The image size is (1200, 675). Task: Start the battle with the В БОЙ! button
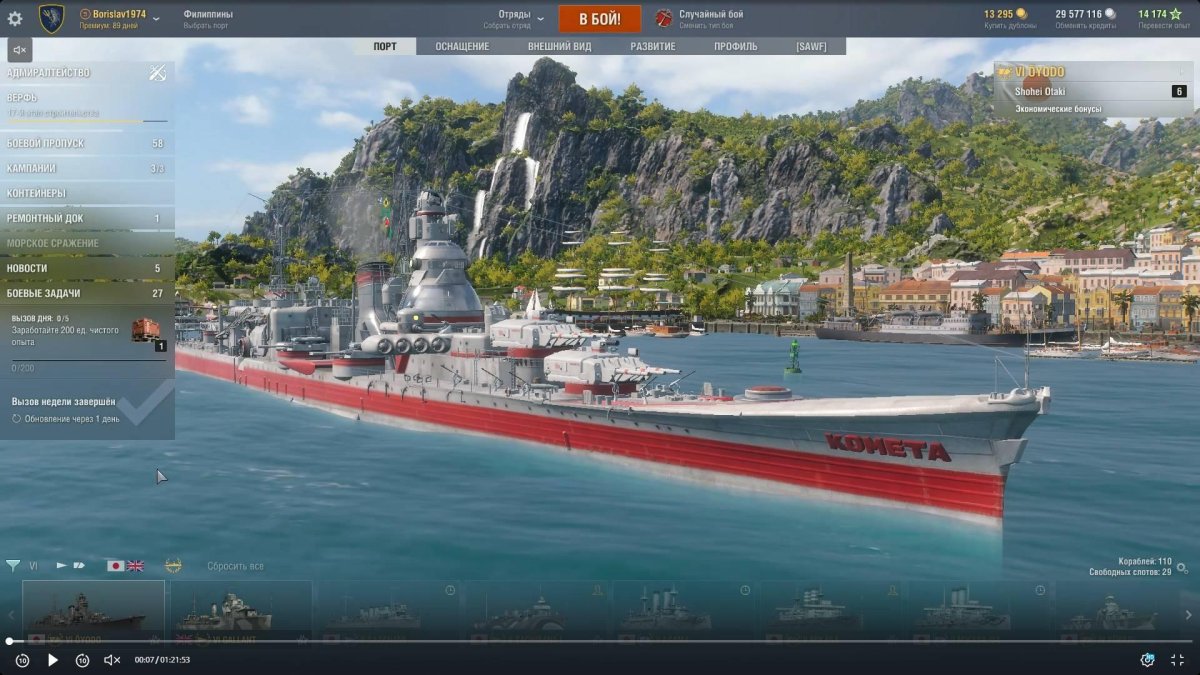[x=597, y=19]
